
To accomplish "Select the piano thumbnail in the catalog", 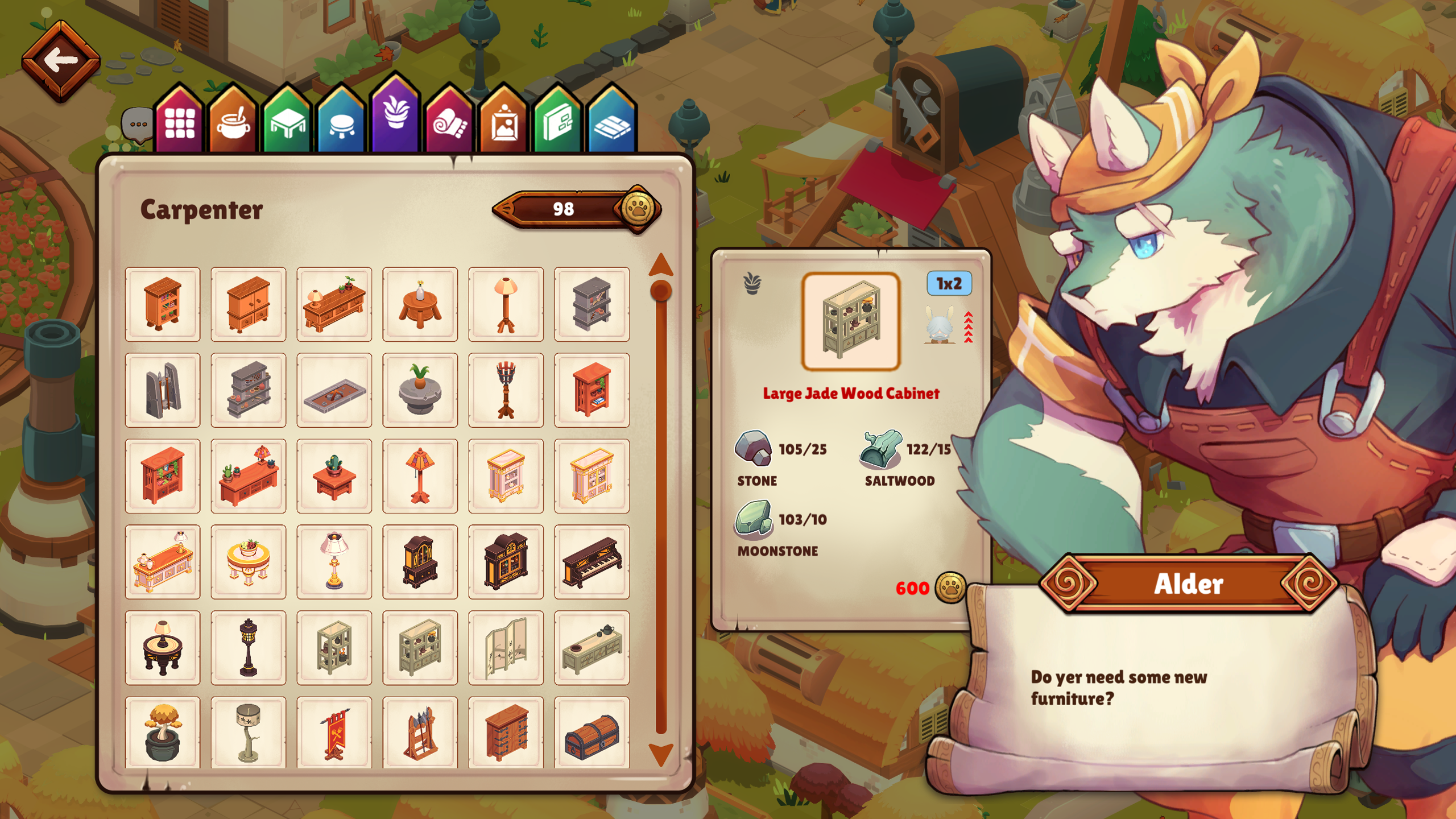I will click(591, 562).
